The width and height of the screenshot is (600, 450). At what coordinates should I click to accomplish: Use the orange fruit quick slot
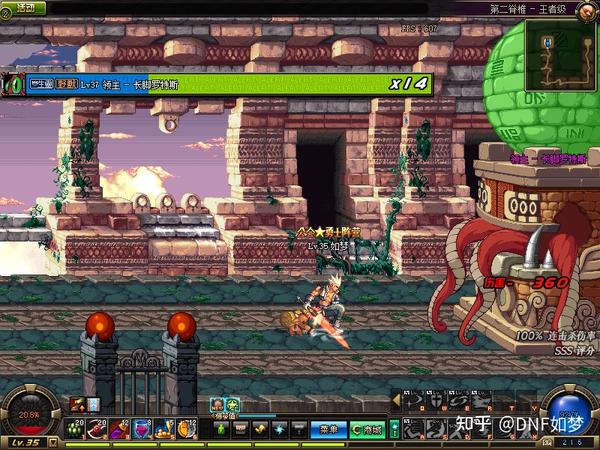coord(186,428)
